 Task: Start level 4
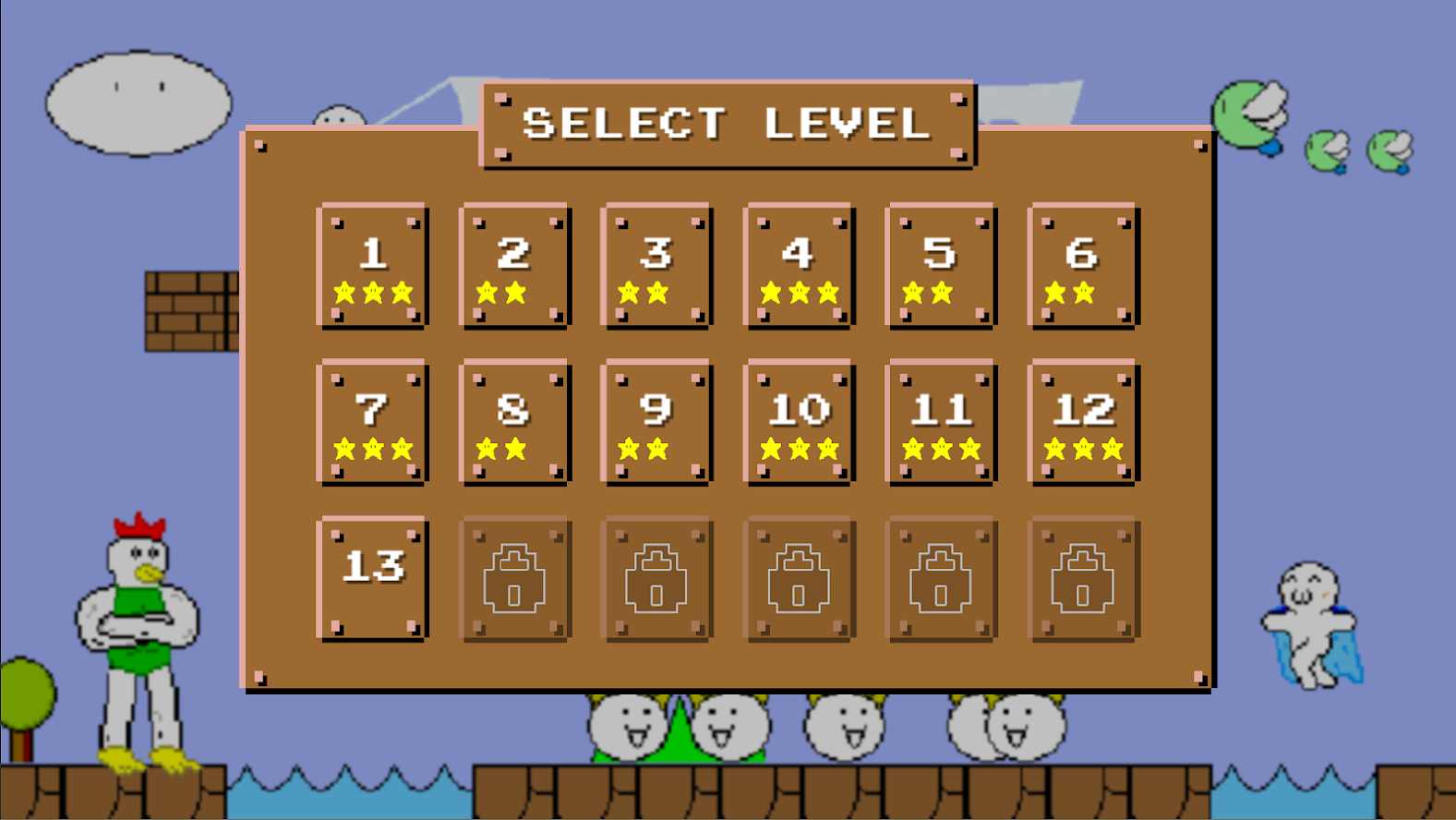click(x=799, y=266)
